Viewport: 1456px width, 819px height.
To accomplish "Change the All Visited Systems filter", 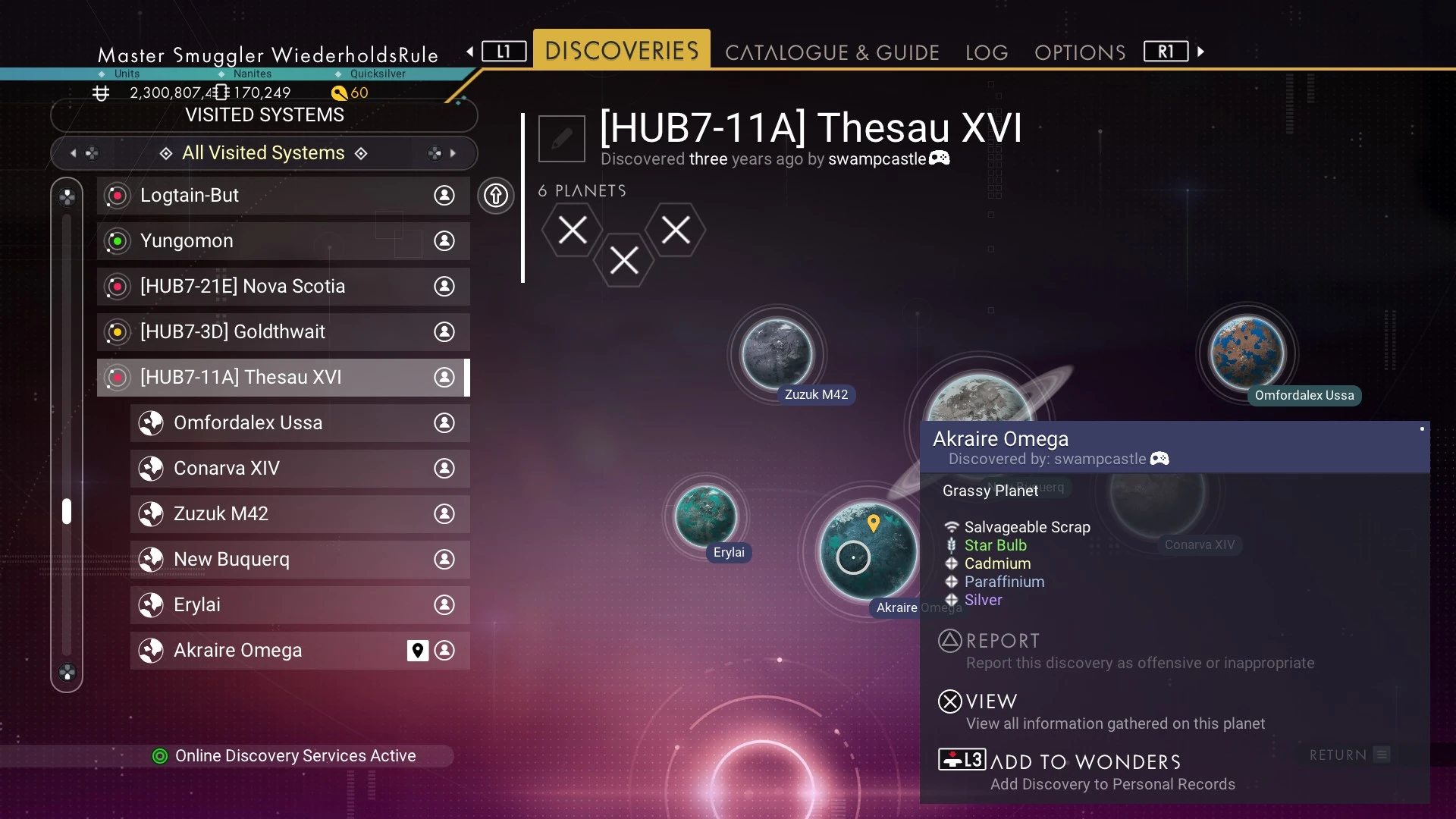I will point(264,153).
